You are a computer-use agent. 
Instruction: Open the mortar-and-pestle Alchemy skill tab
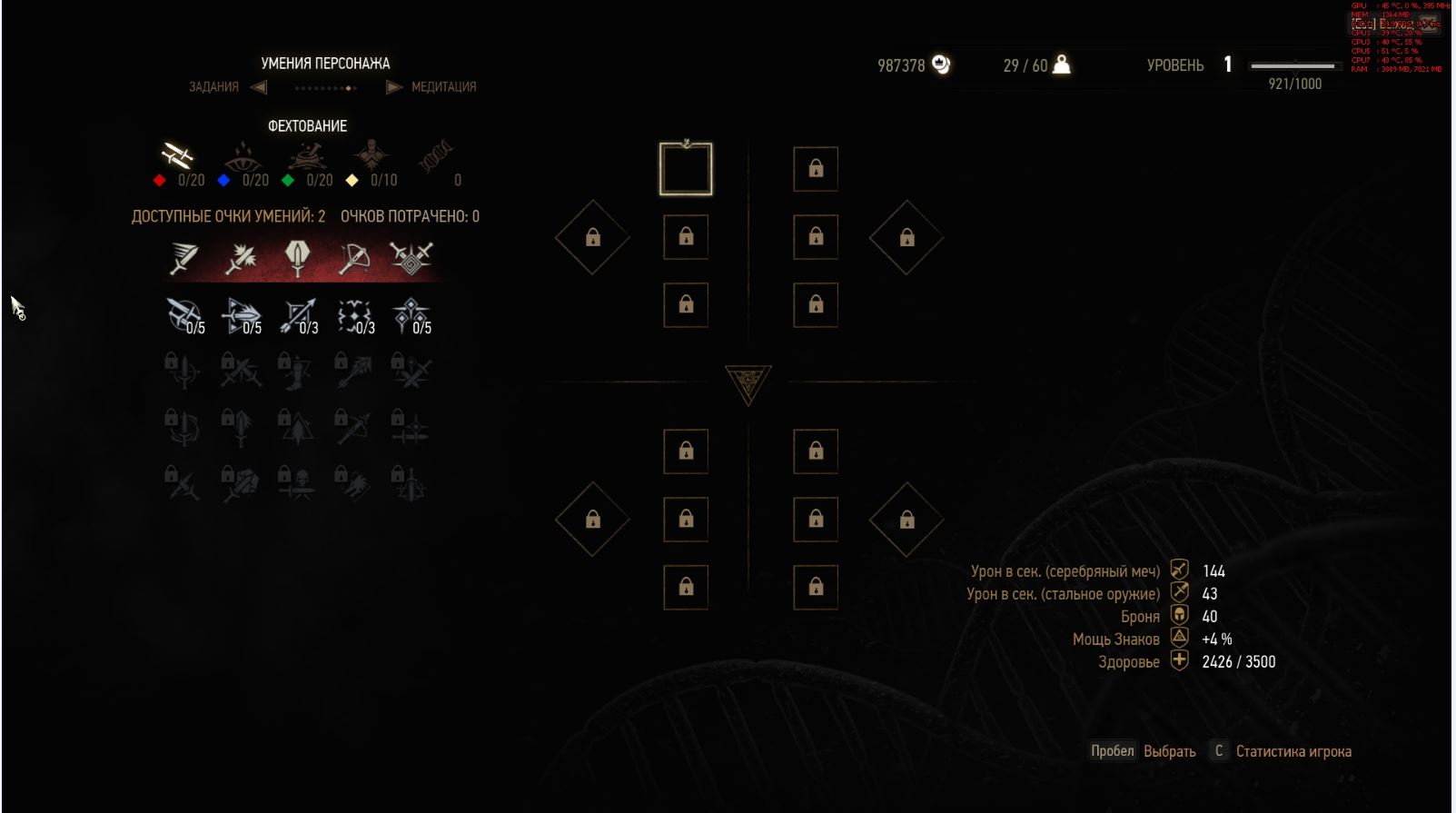tap(307, 158)
